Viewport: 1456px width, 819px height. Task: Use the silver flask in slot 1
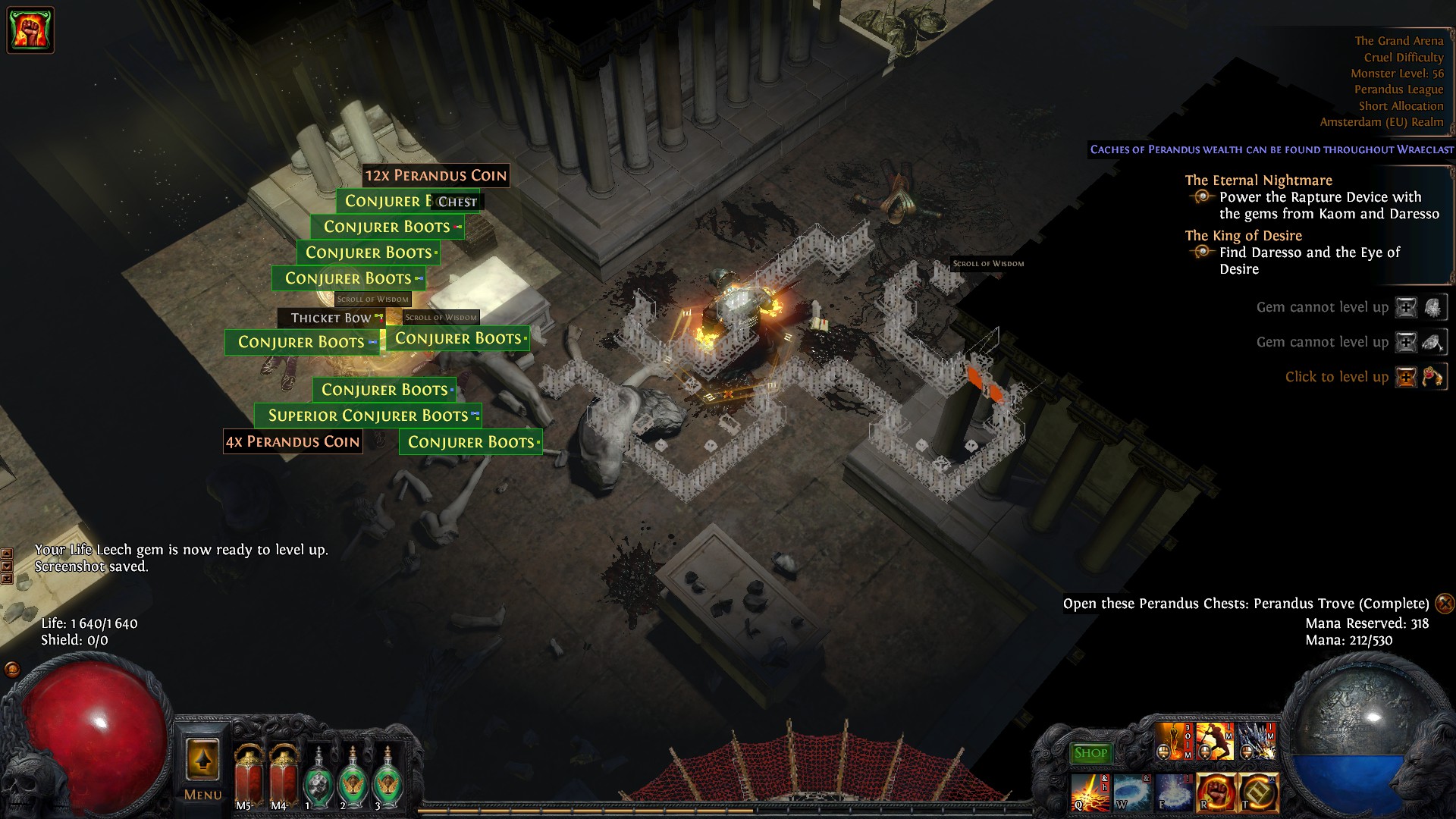tap(318, 777)
